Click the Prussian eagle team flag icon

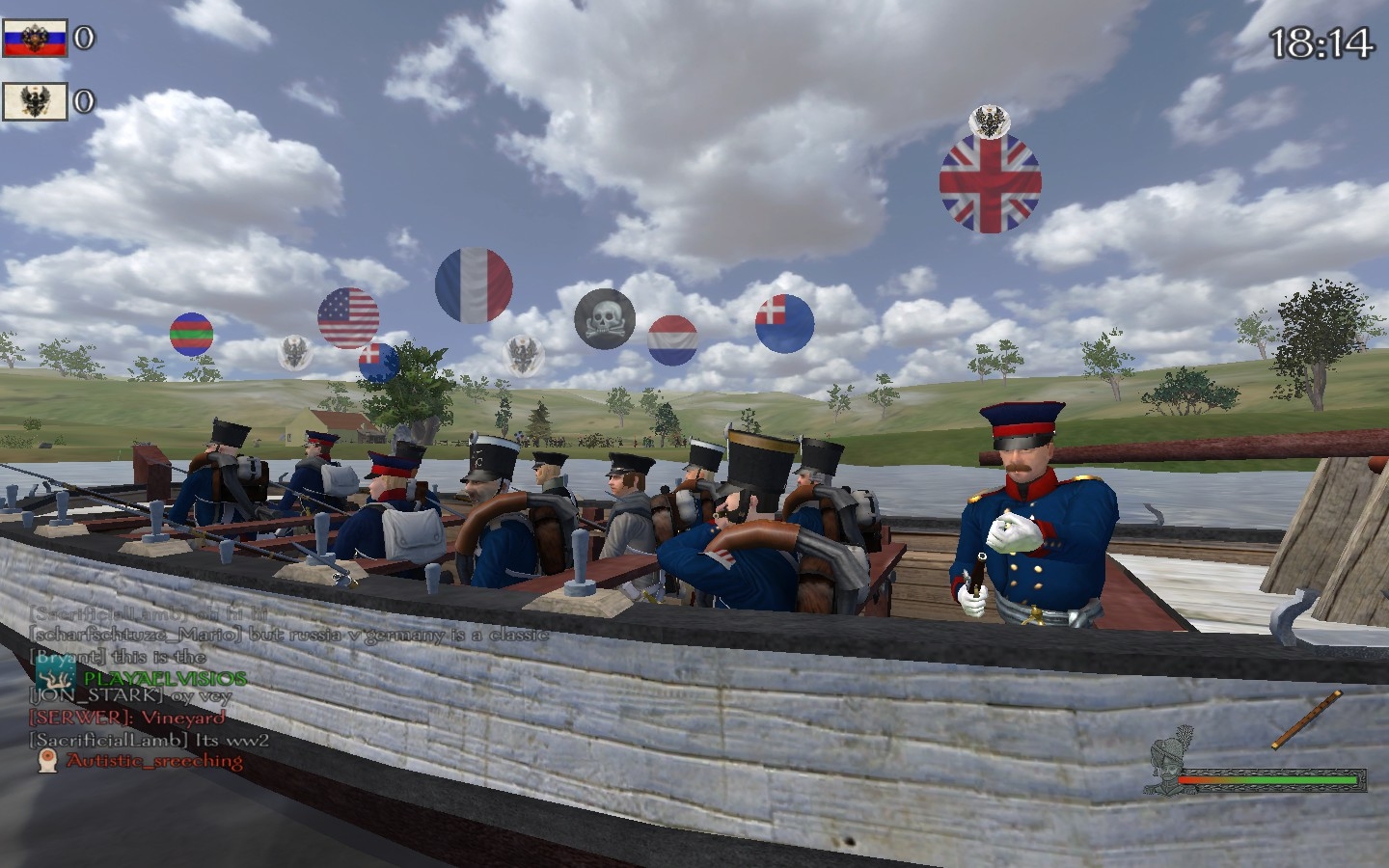tap(35, 101)
